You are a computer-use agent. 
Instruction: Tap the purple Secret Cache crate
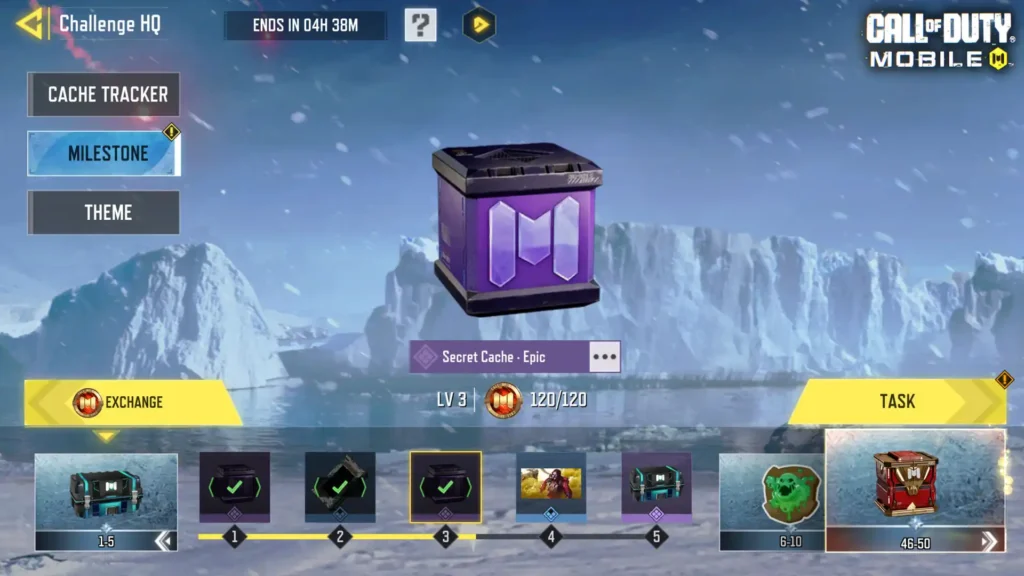(x=515, y=230)
